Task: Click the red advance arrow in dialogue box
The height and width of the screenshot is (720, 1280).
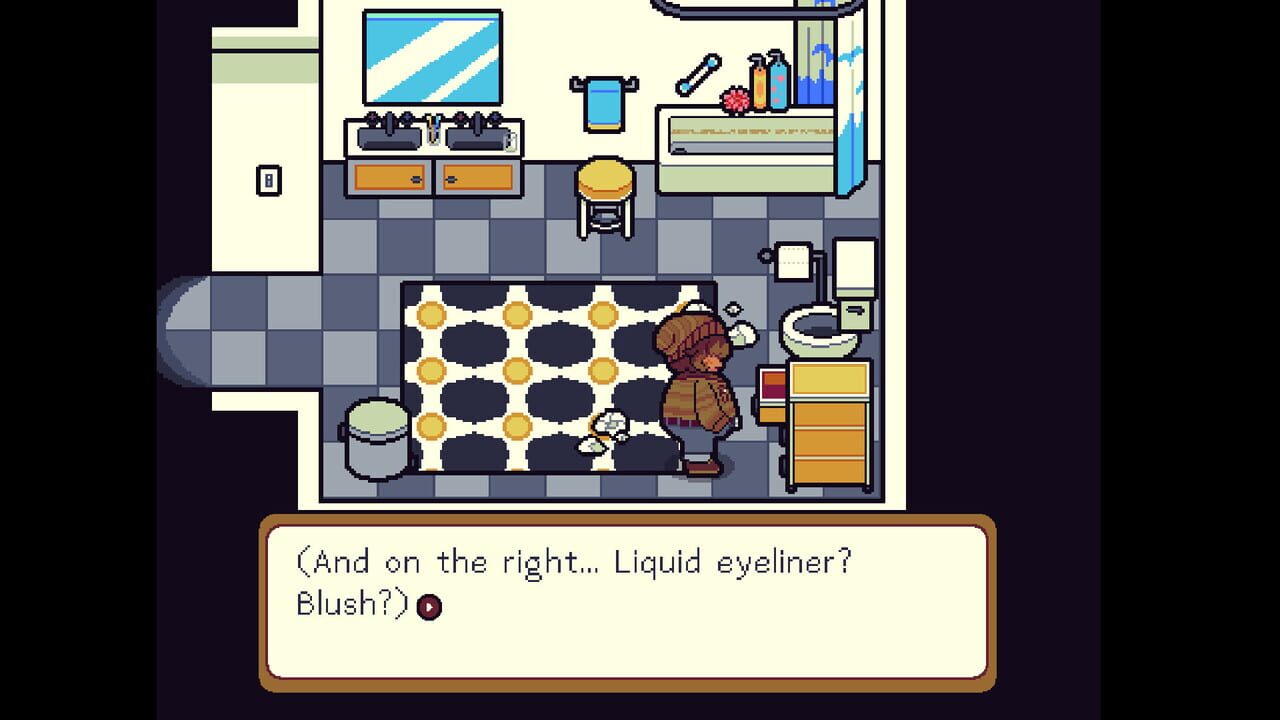Action: (x=430, y=604)
